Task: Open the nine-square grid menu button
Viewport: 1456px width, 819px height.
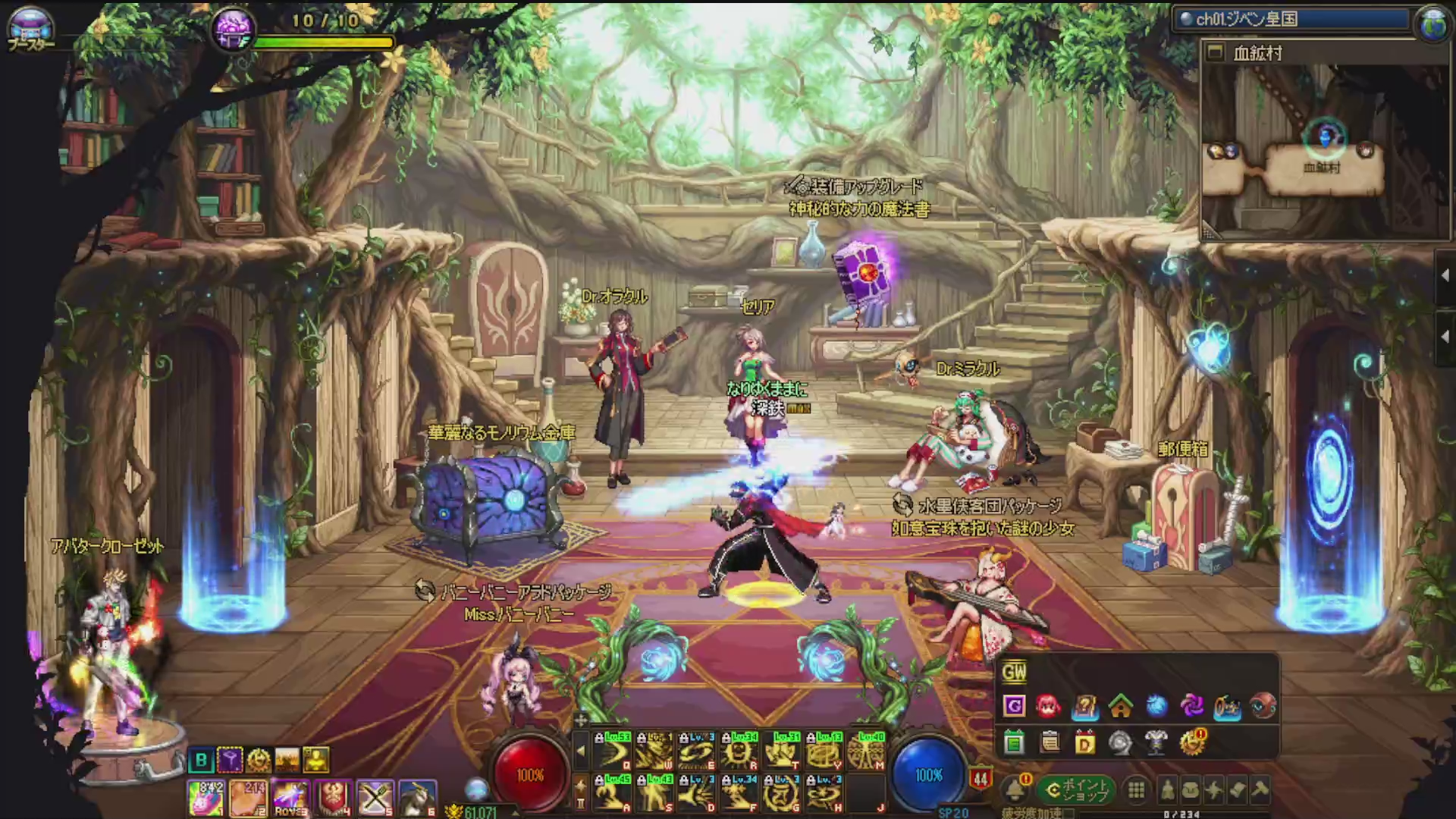Action: pos(1136,791)
